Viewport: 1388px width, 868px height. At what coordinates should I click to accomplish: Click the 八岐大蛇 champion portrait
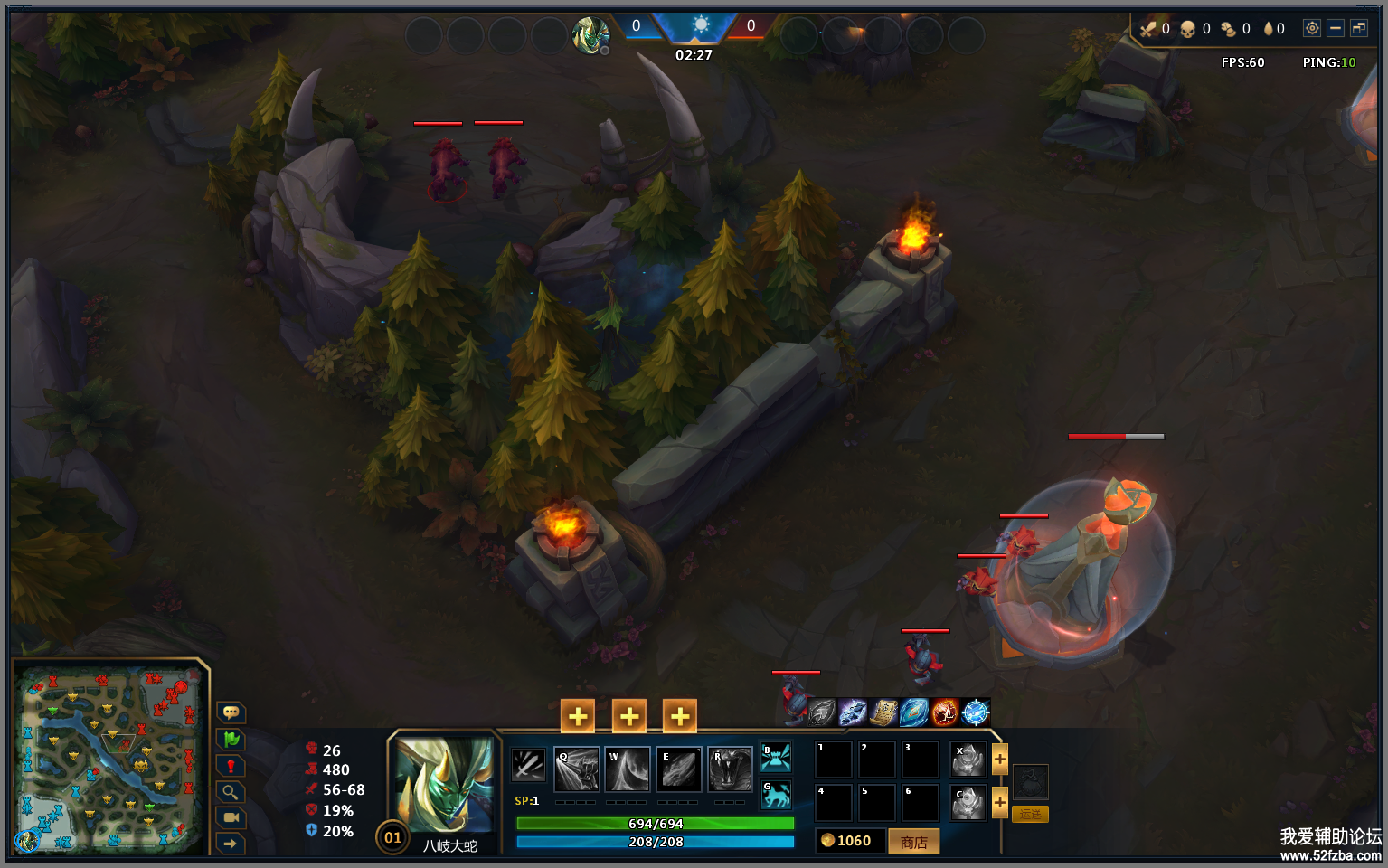[445, 785]
